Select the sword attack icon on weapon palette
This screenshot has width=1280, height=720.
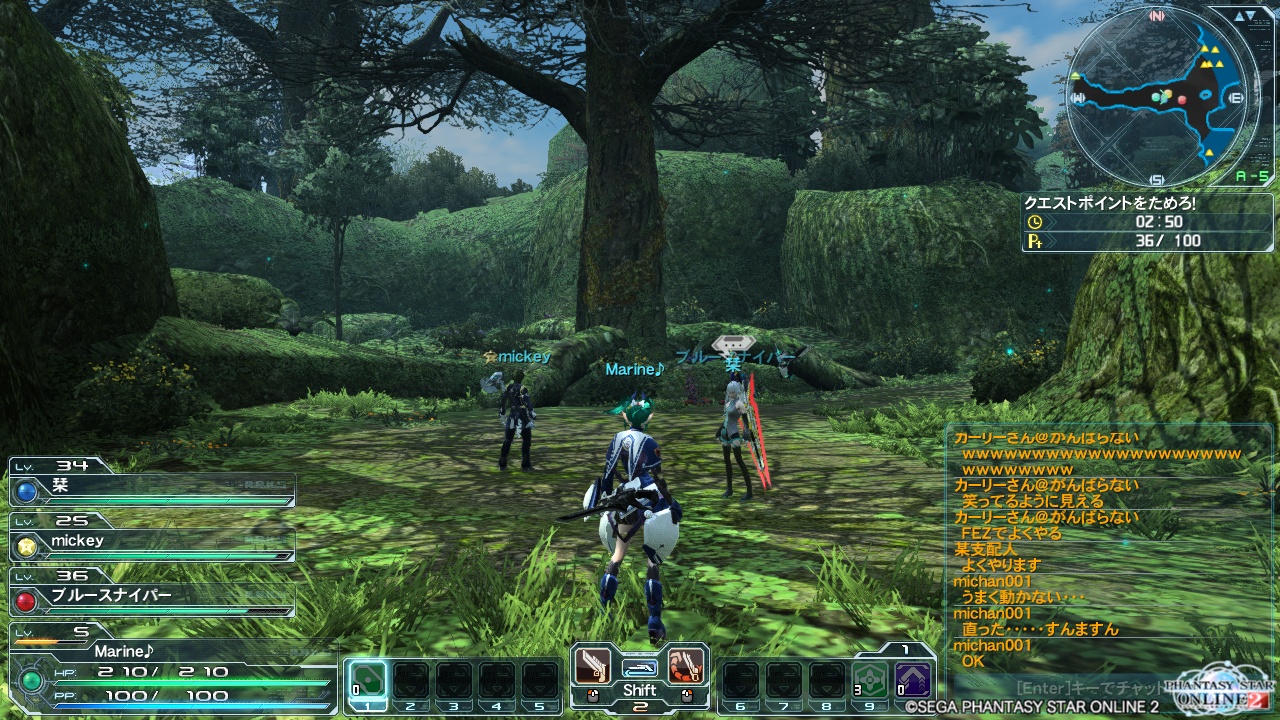(x=593, y=664)
